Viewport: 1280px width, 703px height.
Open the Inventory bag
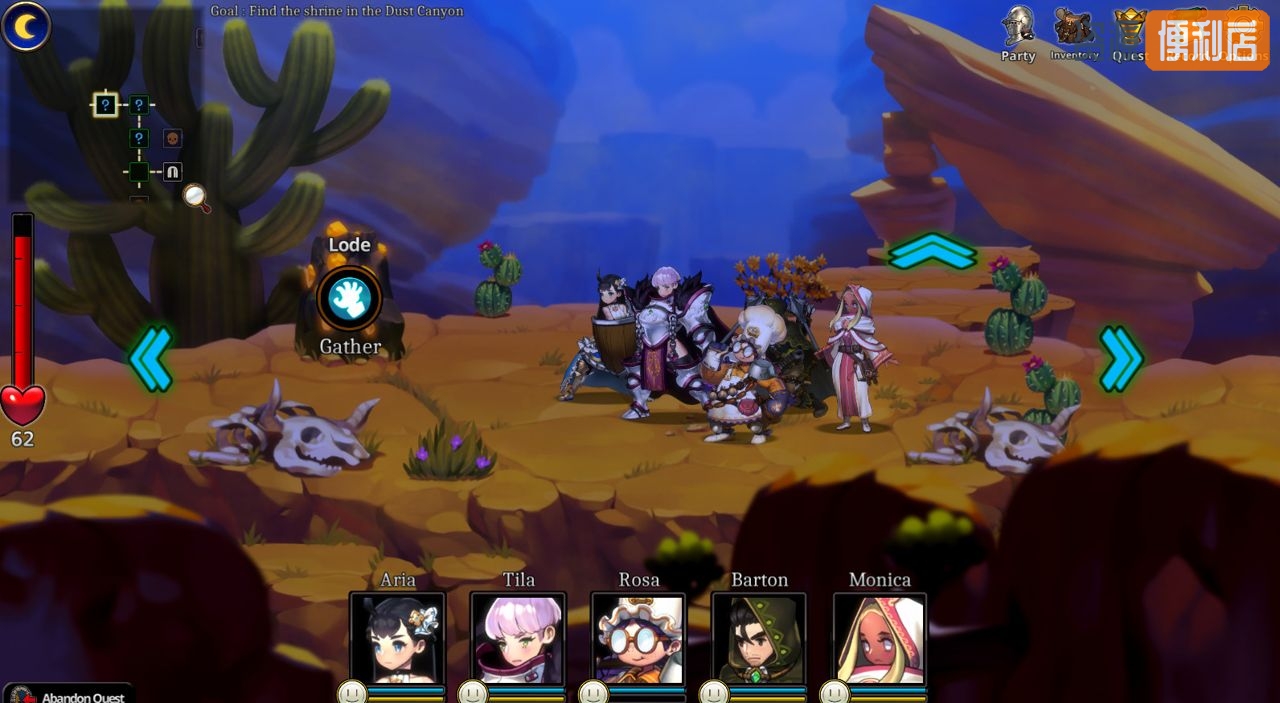click(x=1074, y=30)
